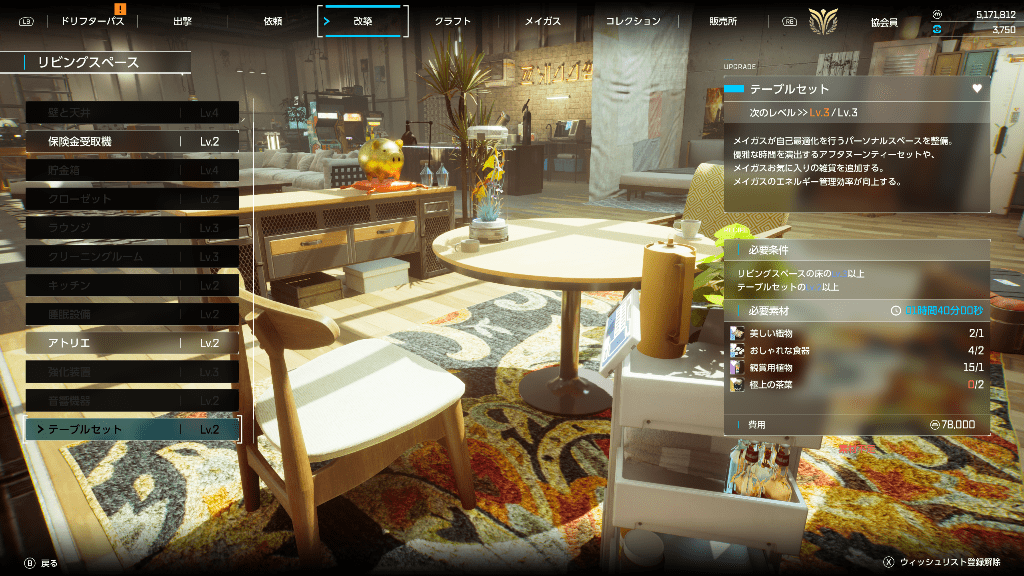This screenshot has height=576, width=1024.
Task: Pick the クローゼット list entry
Action: click(x=132, y=199)
